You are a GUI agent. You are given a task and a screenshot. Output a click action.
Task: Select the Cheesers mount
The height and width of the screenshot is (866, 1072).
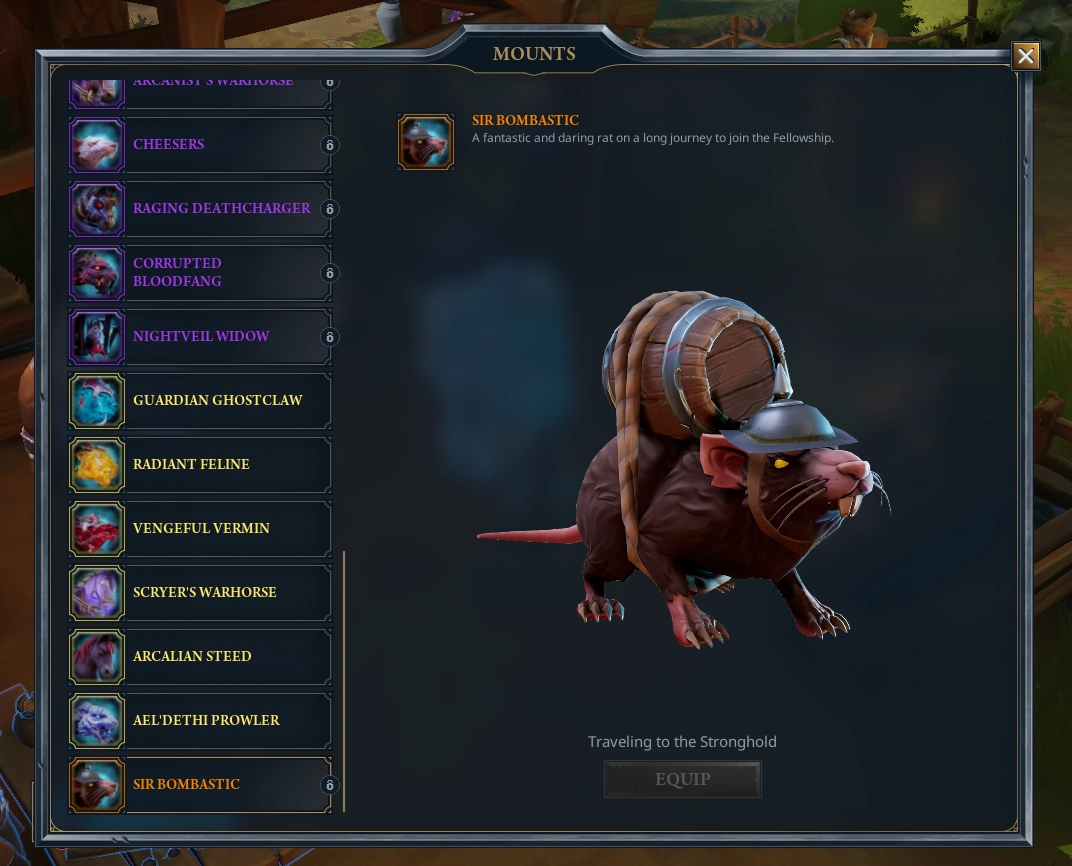200,145
